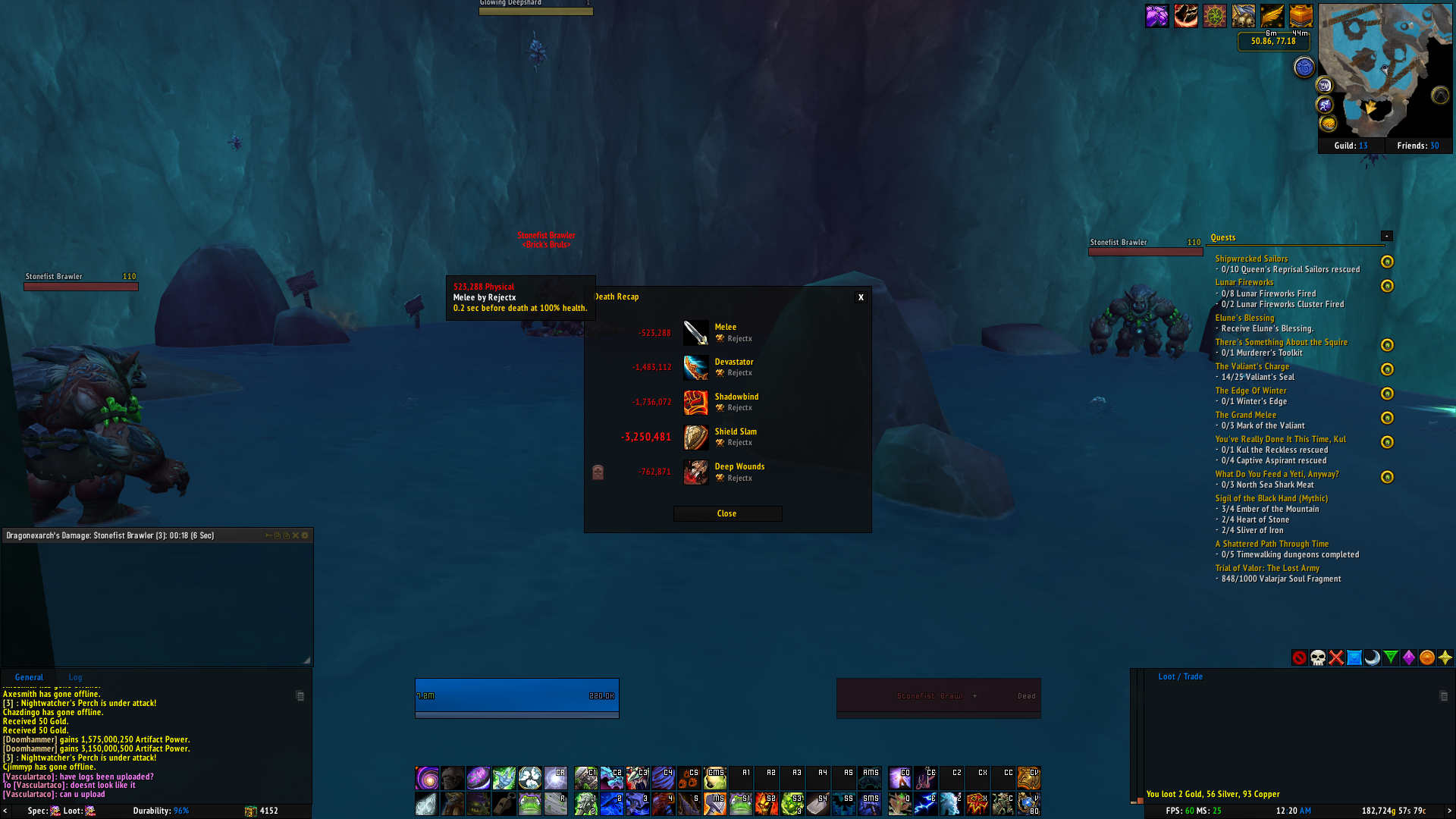
Task: Switch to the Log chat tab
Action: tap(74, 677)
